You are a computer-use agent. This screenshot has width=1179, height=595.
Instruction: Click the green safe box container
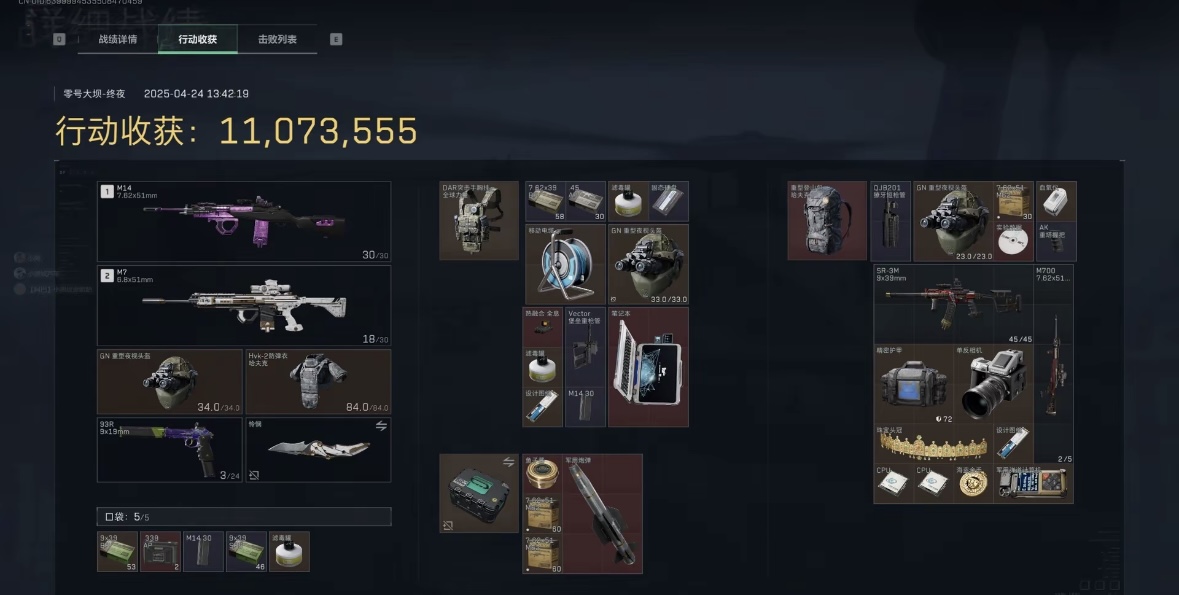[x=479, y=493]
